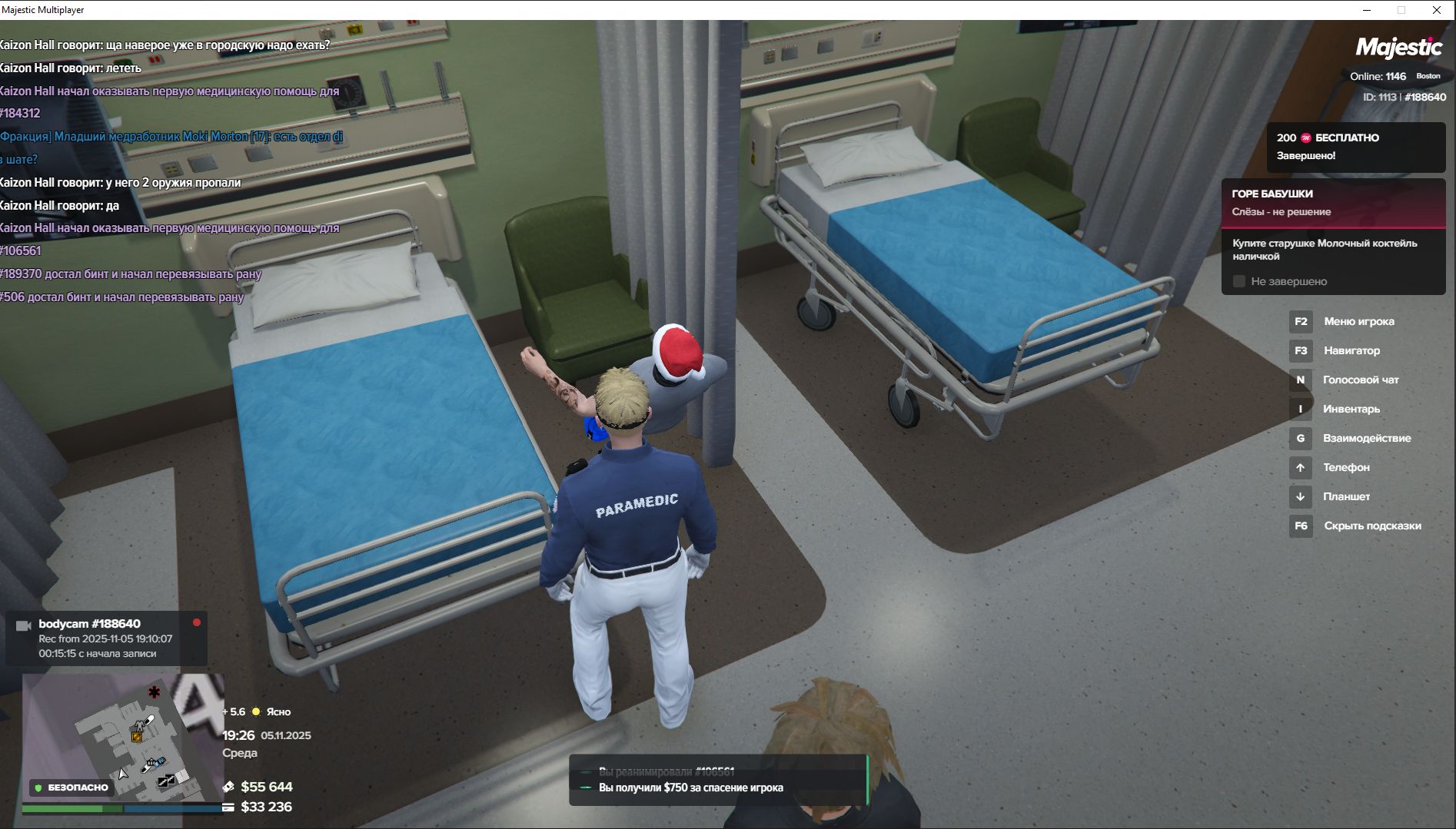The width and height of the screenshot is (1456, 829).
Task: Open the Горе бабушки quest tracker
Action: click(x=1333, y=202)
